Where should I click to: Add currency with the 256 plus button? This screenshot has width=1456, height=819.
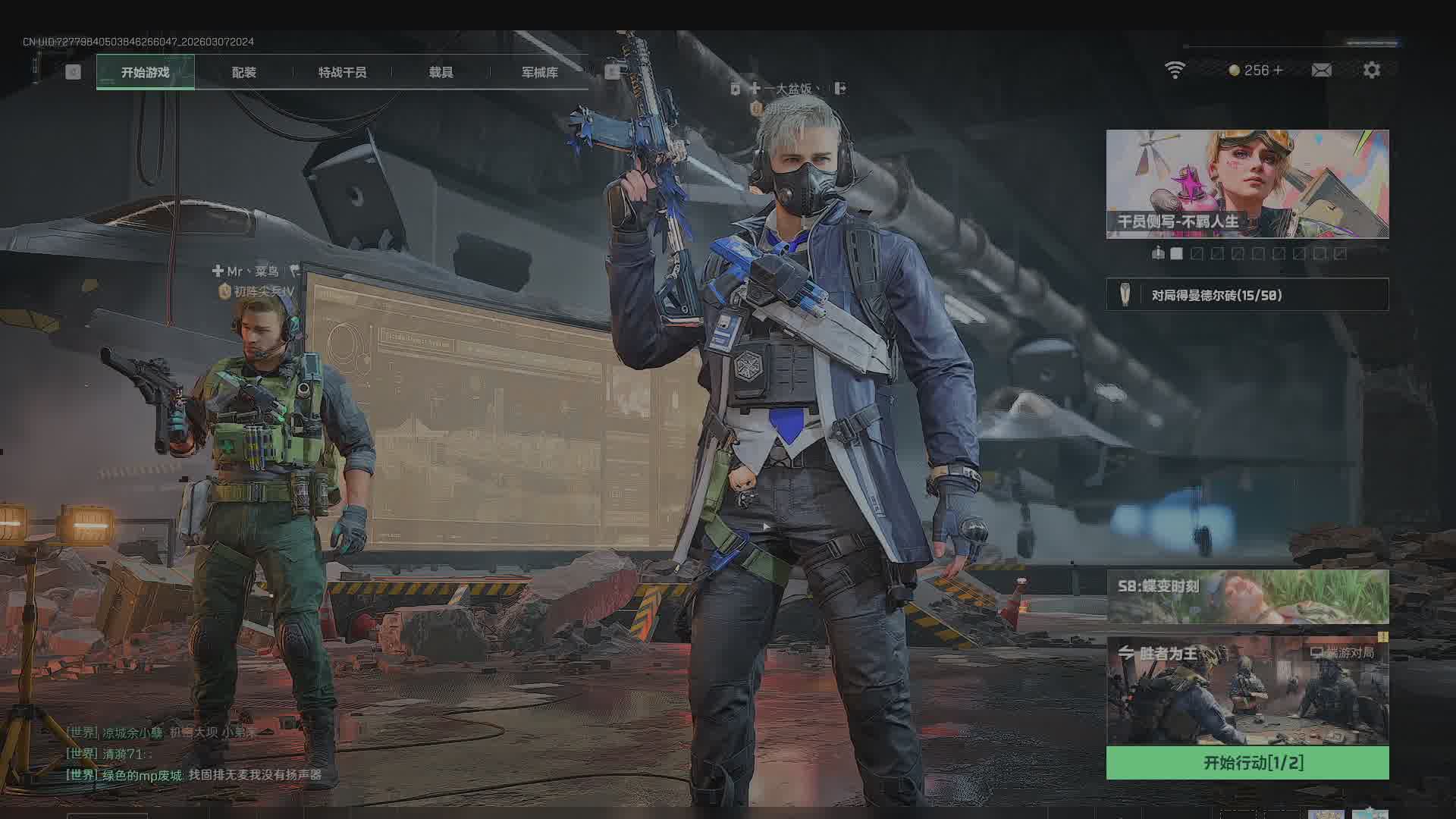(x=1279, y=71)
